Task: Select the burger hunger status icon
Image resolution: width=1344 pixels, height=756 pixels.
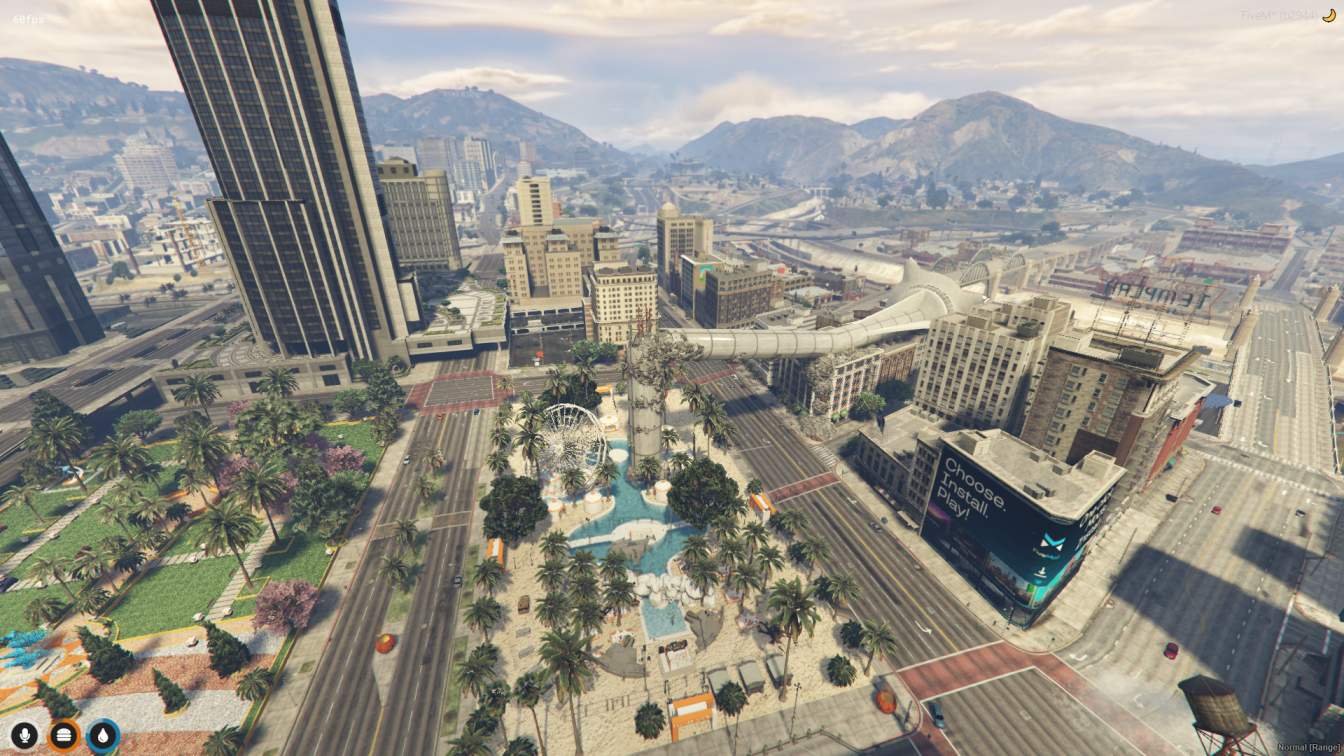Action: tap(63, 736)
